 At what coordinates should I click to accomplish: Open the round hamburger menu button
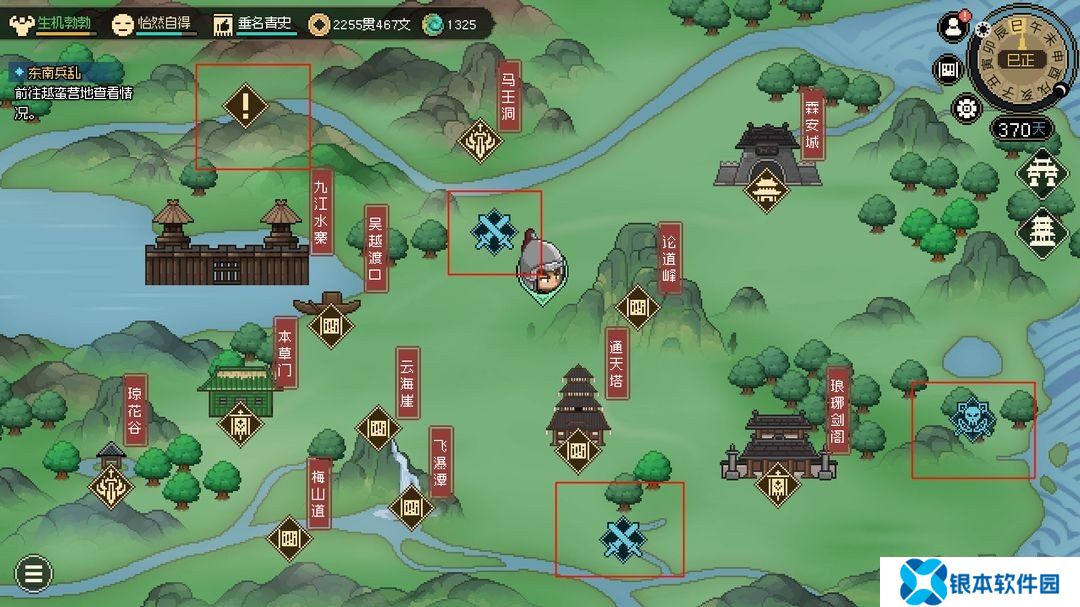(x=33, y=574)
